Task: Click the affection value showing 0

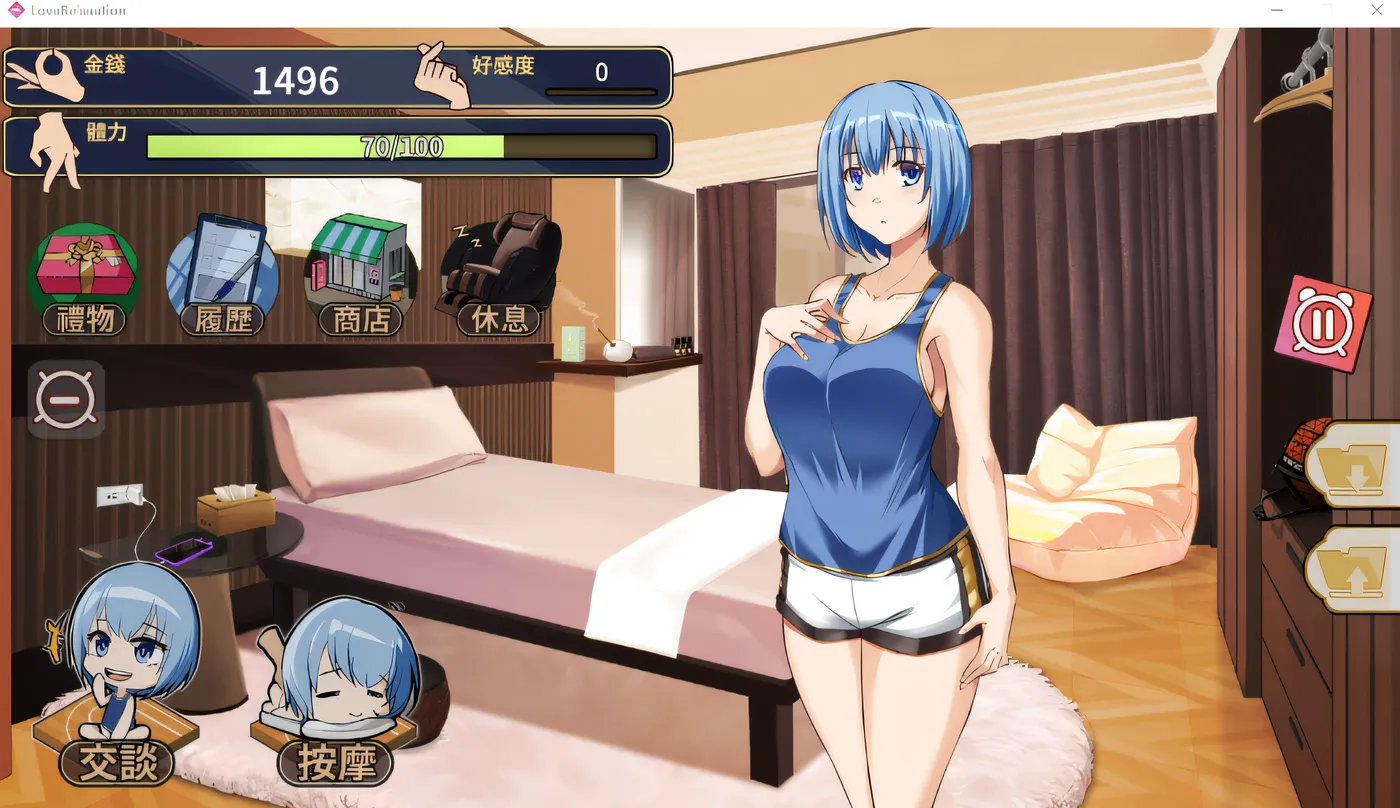Action: click(600, 71)
